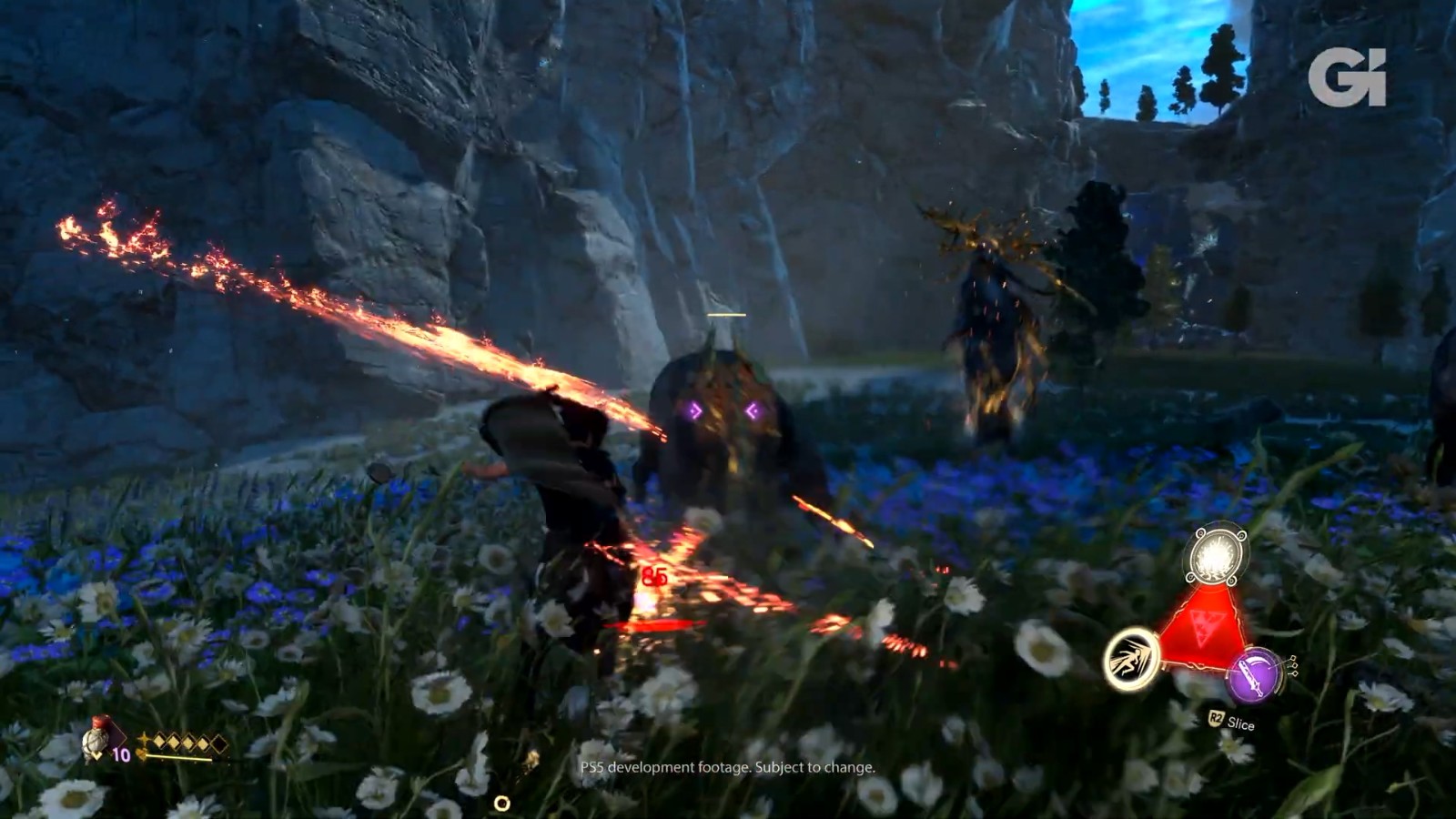Click the red damage number 86
Viewport: 1456px width, 819px height.
[654, 576]
